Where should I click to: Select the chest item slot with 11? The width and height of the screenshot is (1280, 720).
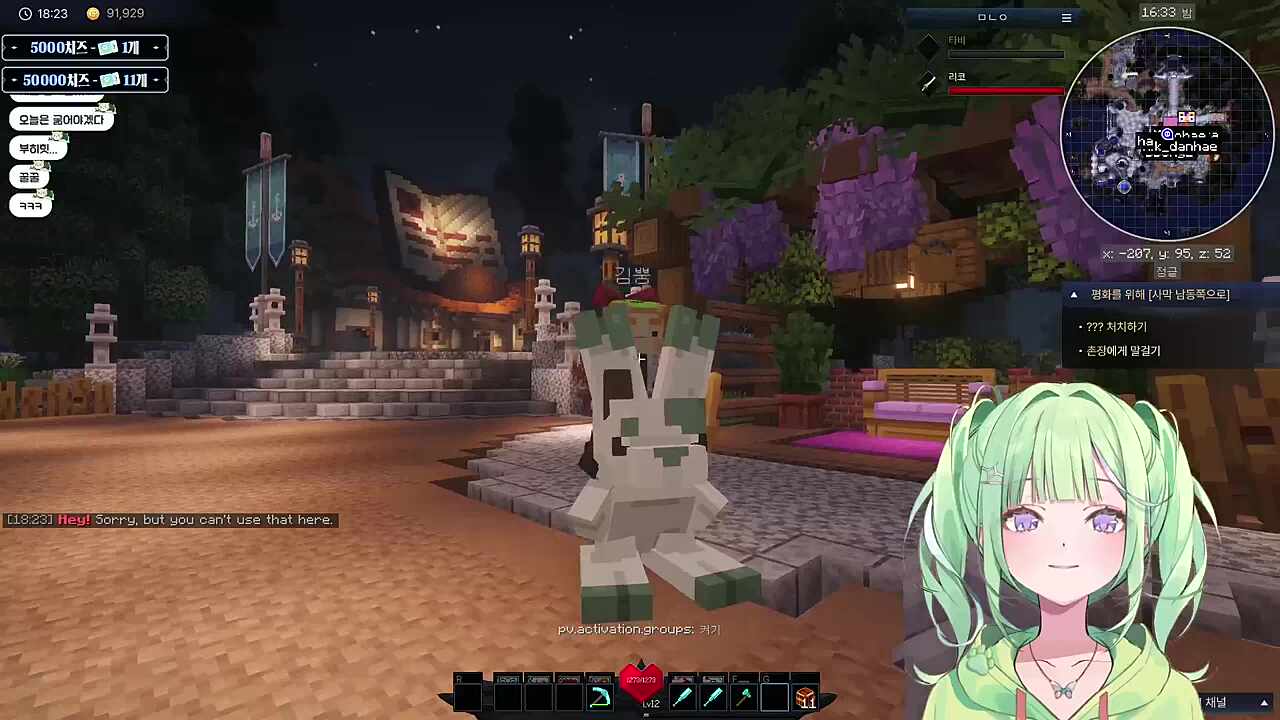click(x=805, y=697)
